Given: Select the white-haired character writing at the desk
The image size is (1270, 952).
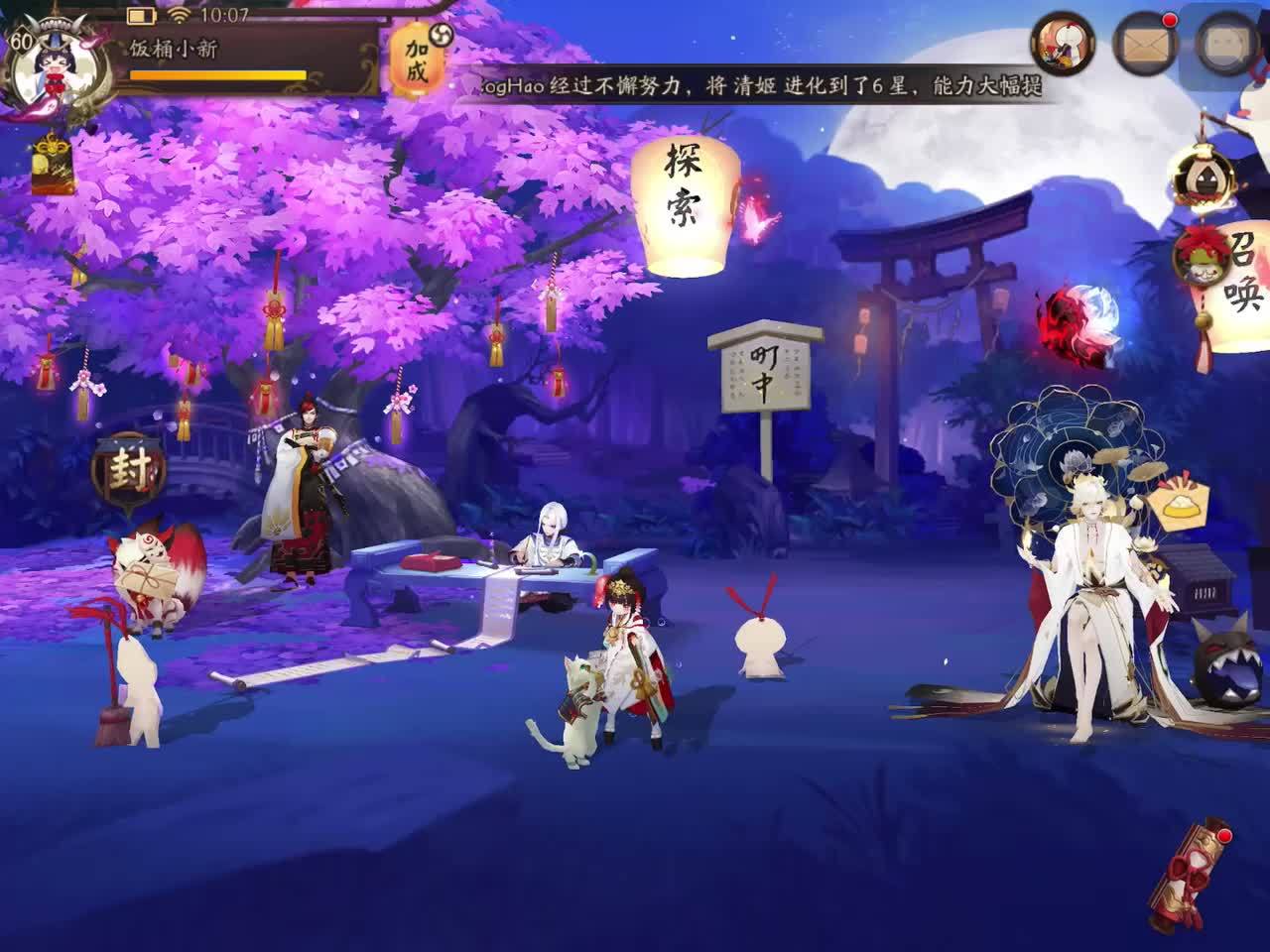Looking at the screenshot, I should coord(551,540).
